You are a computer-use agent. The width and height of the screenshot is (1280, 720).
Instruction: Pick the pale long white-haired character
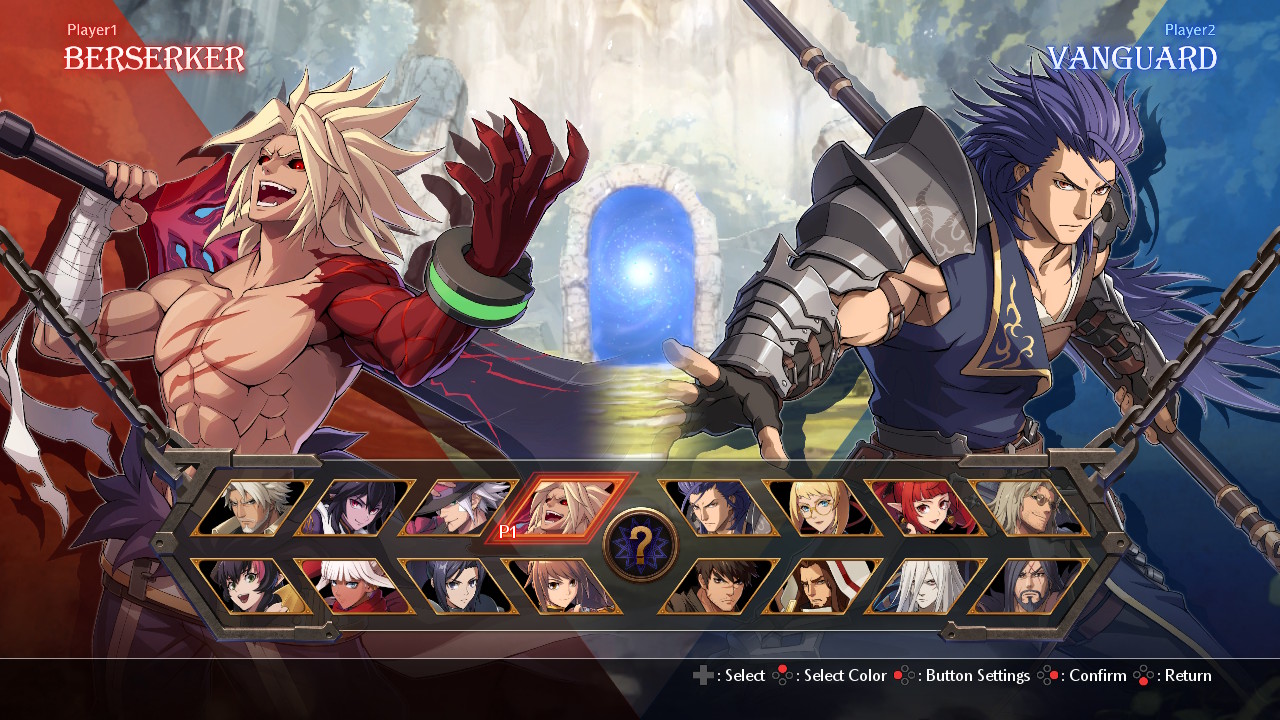(926, 586)
